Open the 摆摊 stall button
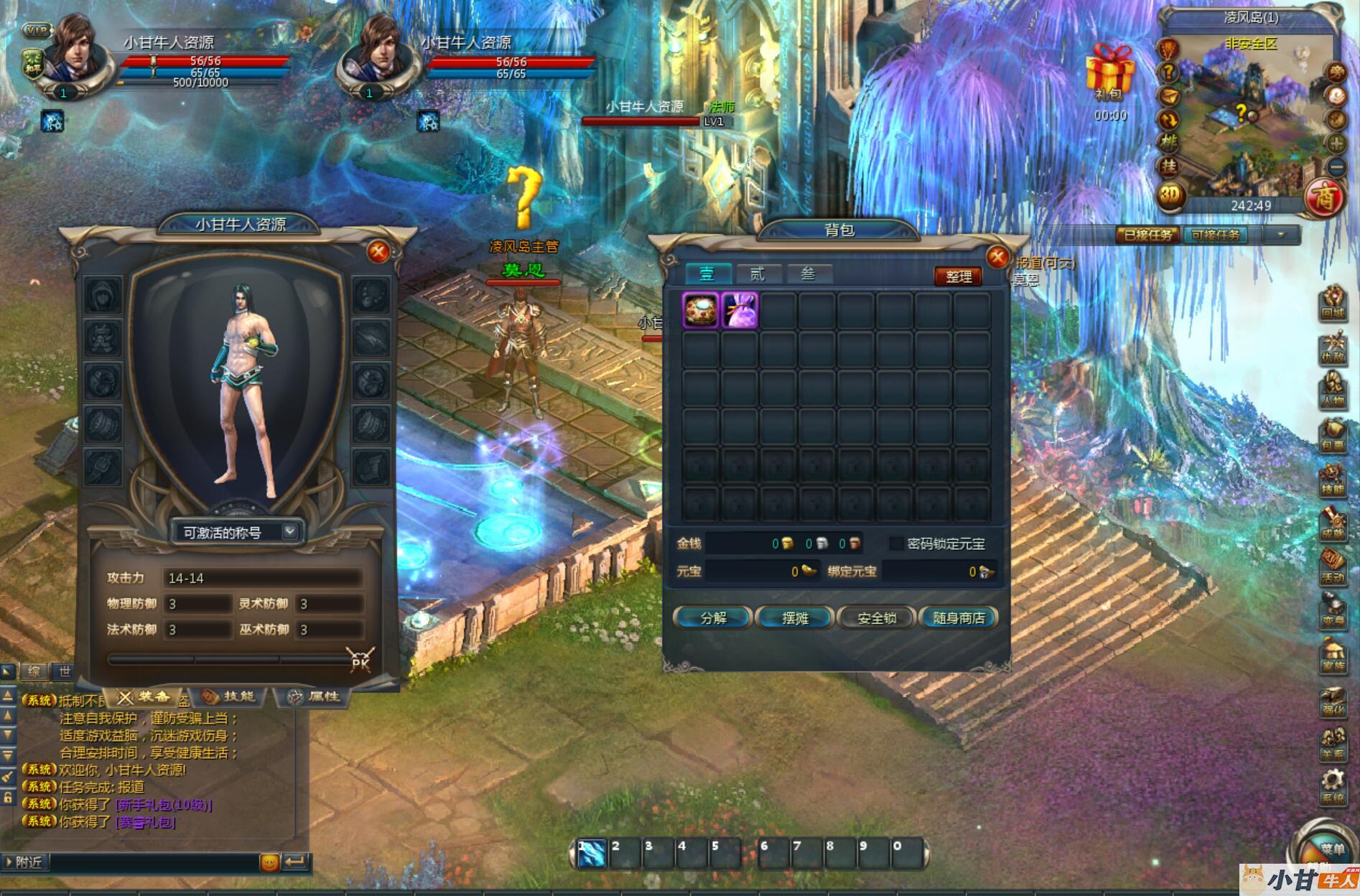The image size is (1360, 896). click(795, 617)
